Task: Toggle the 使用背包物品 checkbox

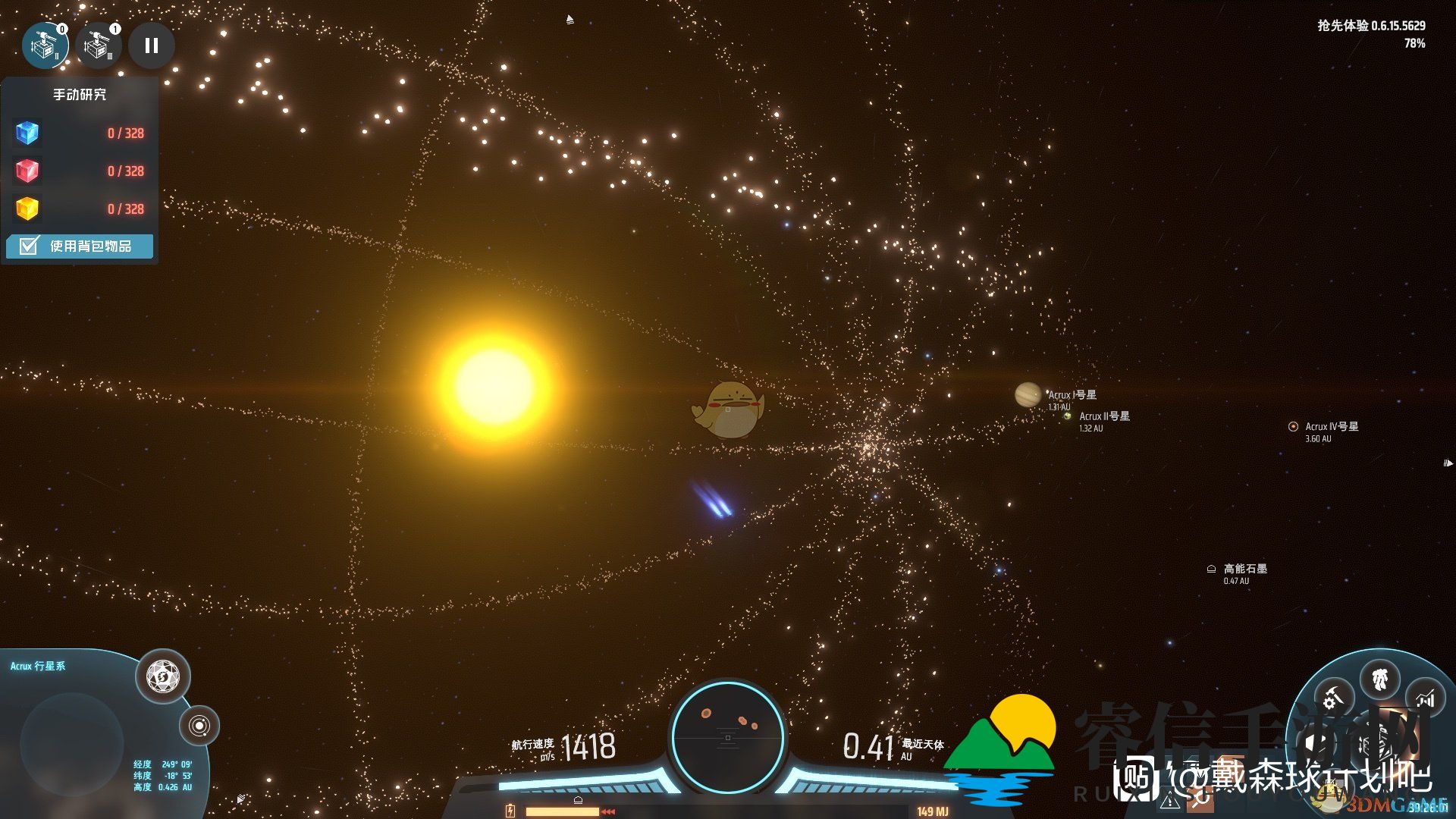Action: pos(30,246)
